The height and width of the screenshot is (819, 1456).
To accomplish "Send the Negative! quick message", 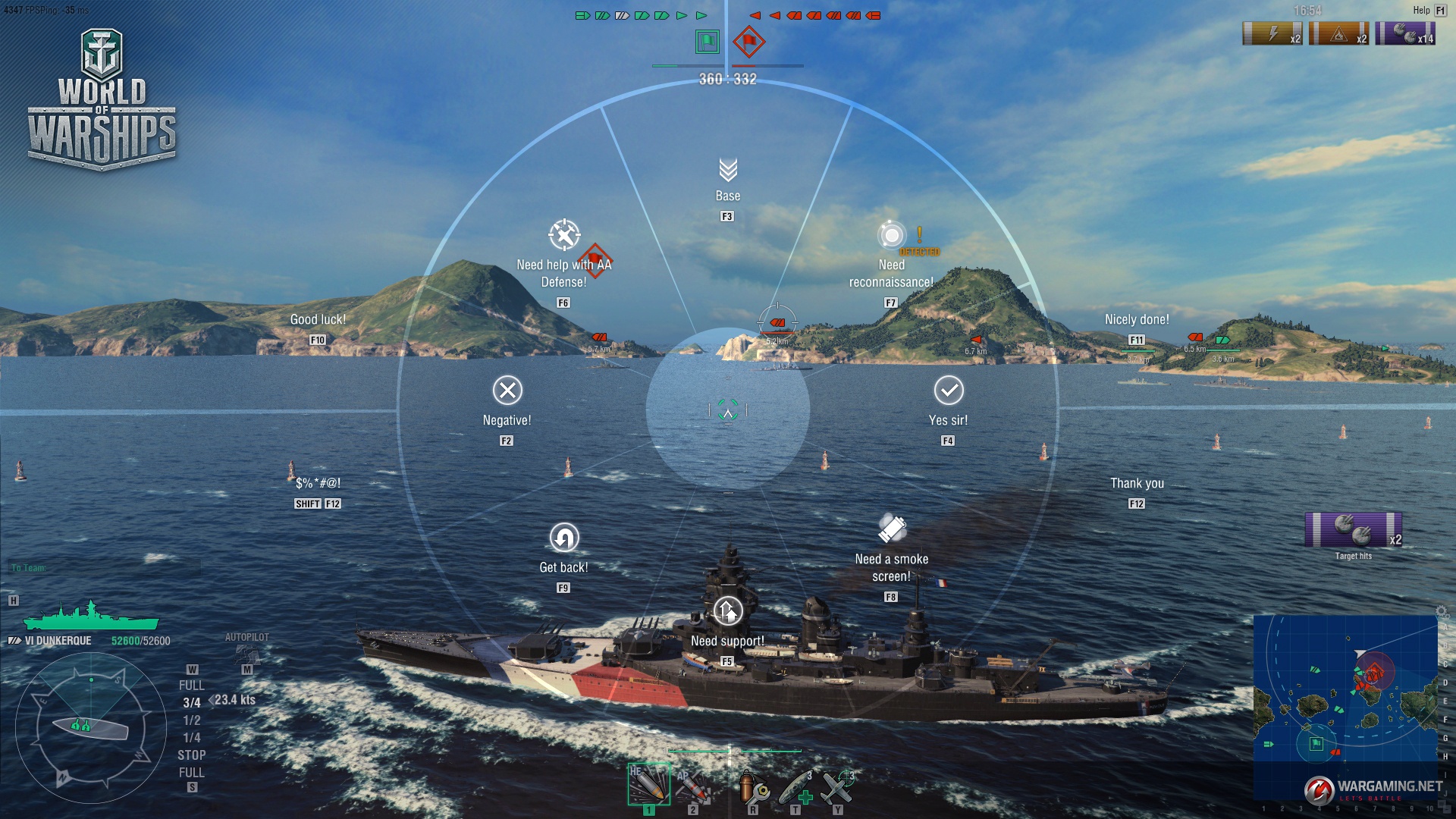I will pyautogui.click(x=507, y=391).
